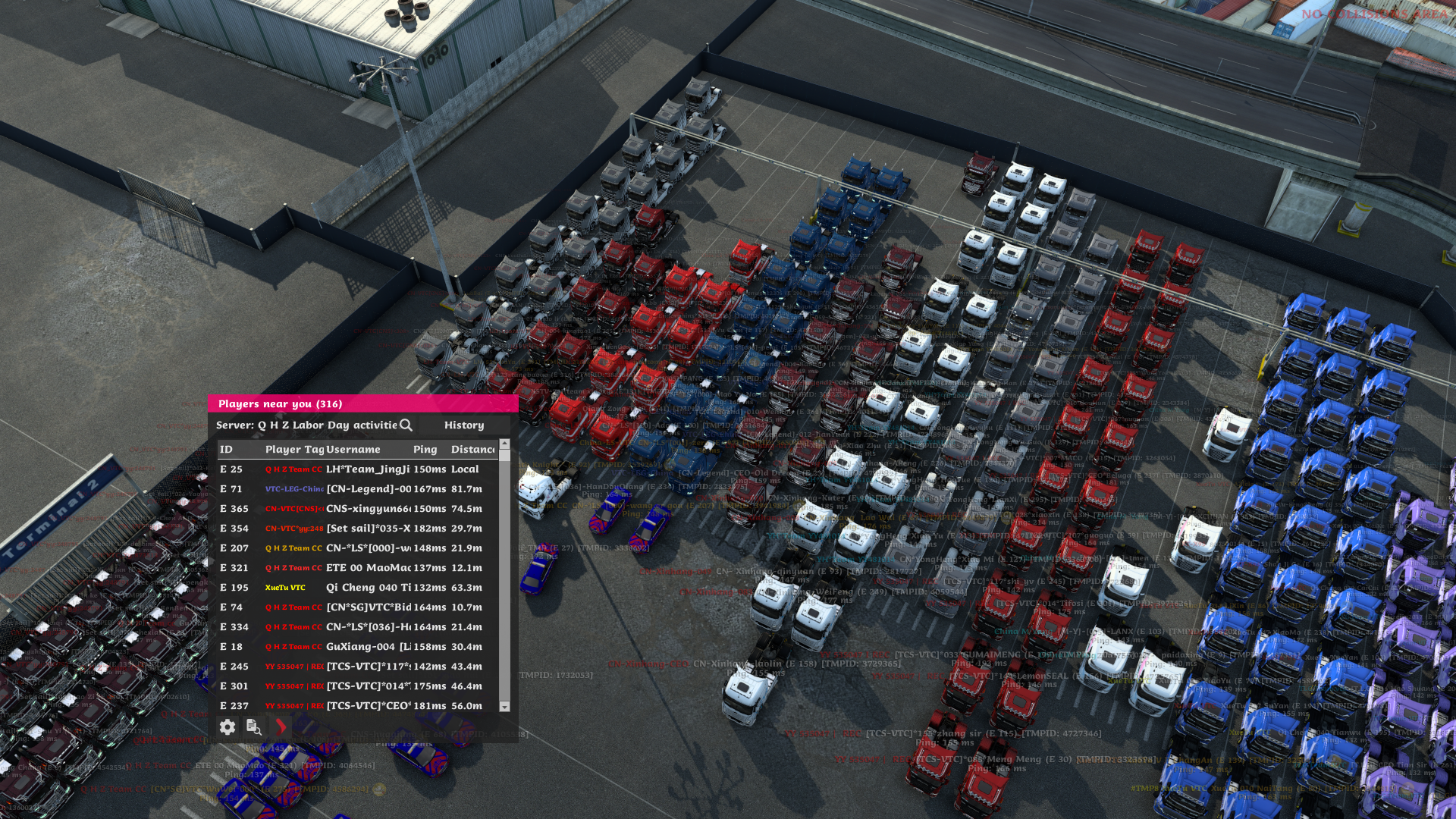
Task: Select player row E 25 LH*Team_JingJi
Action: click(356, 469)
